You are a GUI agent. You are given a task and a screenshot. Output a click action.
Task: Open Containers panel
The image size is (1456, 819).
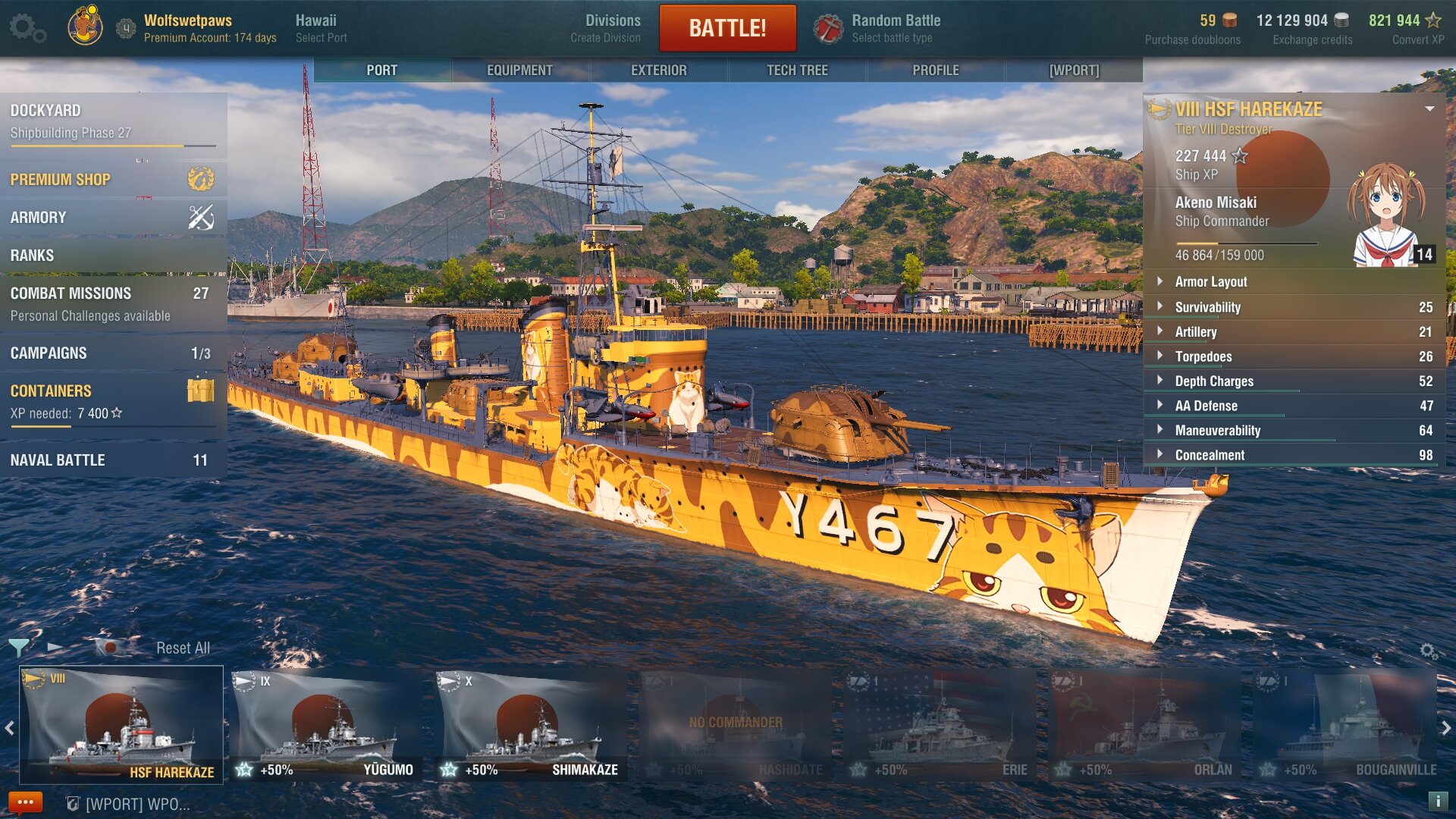pyautogui.click(x=113, y=400)
